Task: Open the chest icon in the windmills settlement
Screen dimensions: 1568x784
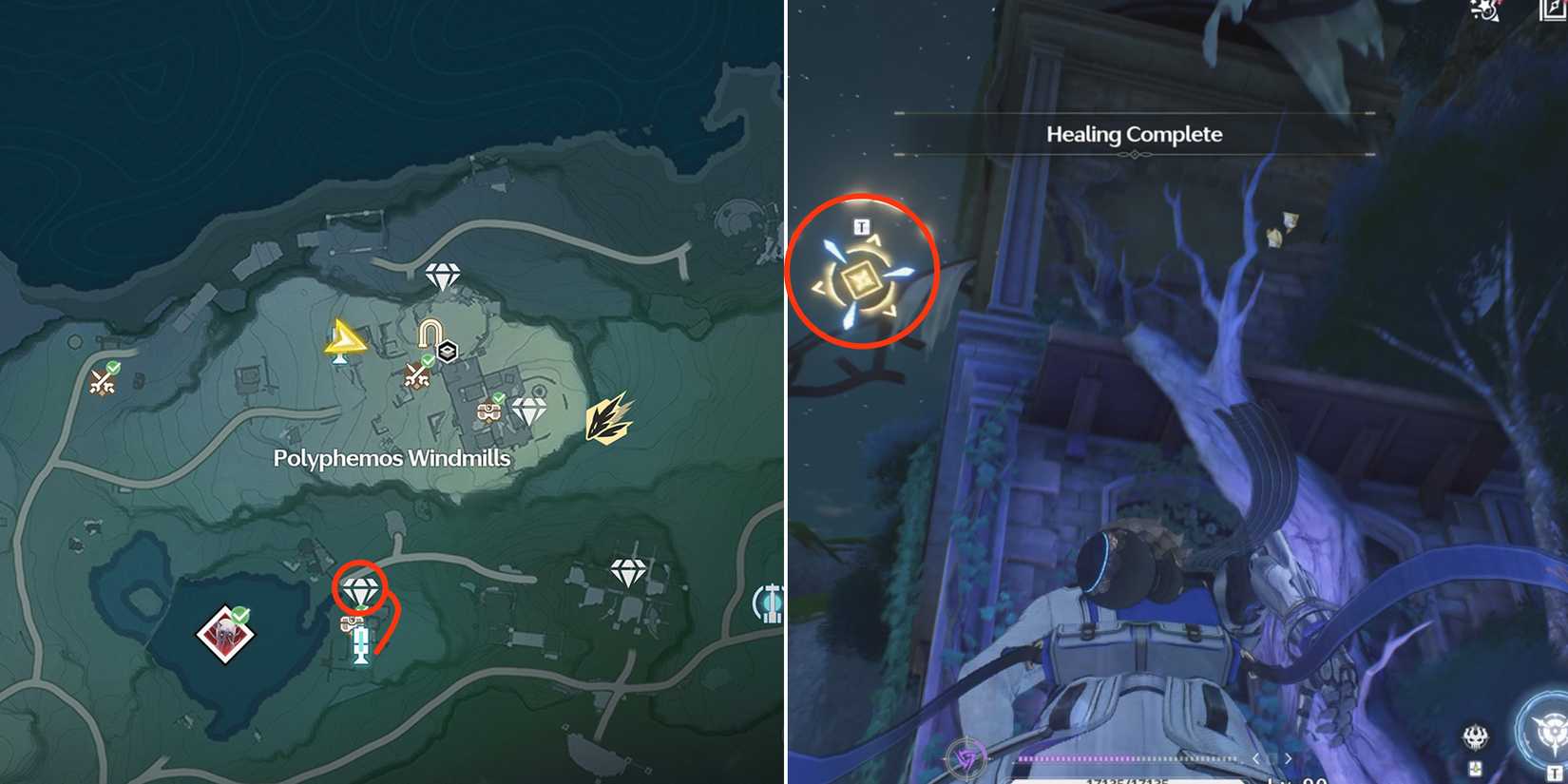Action: [x=488, y=413]
